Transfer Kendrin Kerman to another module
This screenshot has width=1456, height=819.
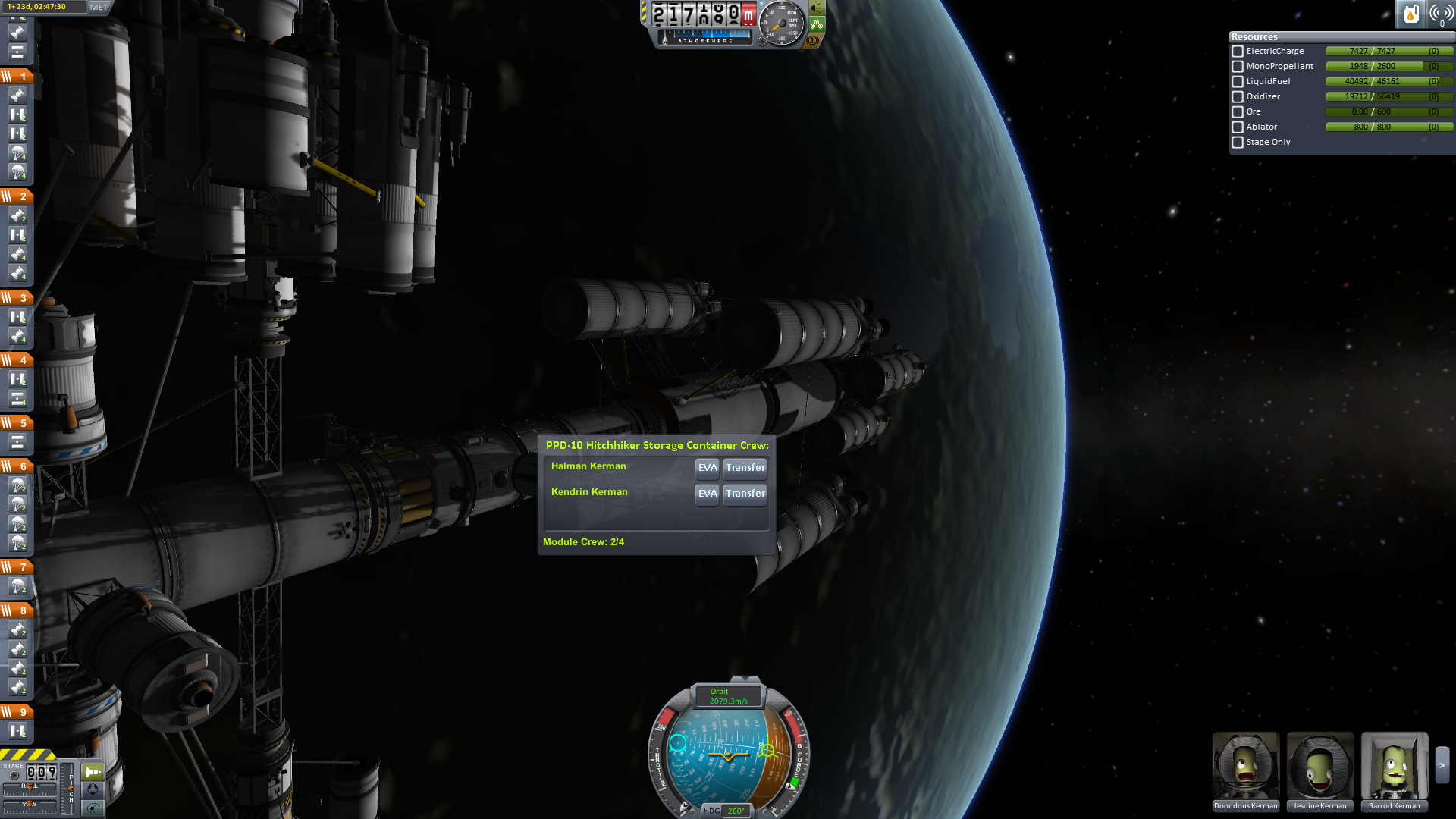click(x=745, y=494)
